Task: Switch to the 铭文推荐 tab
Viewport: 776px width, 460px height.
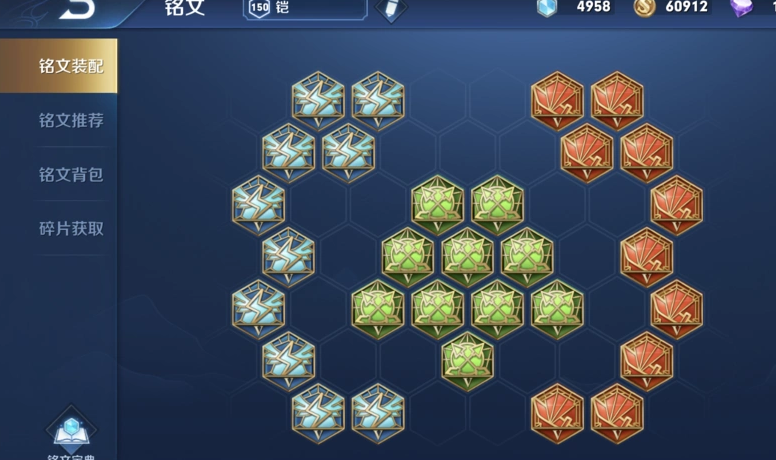Action: 70,120
